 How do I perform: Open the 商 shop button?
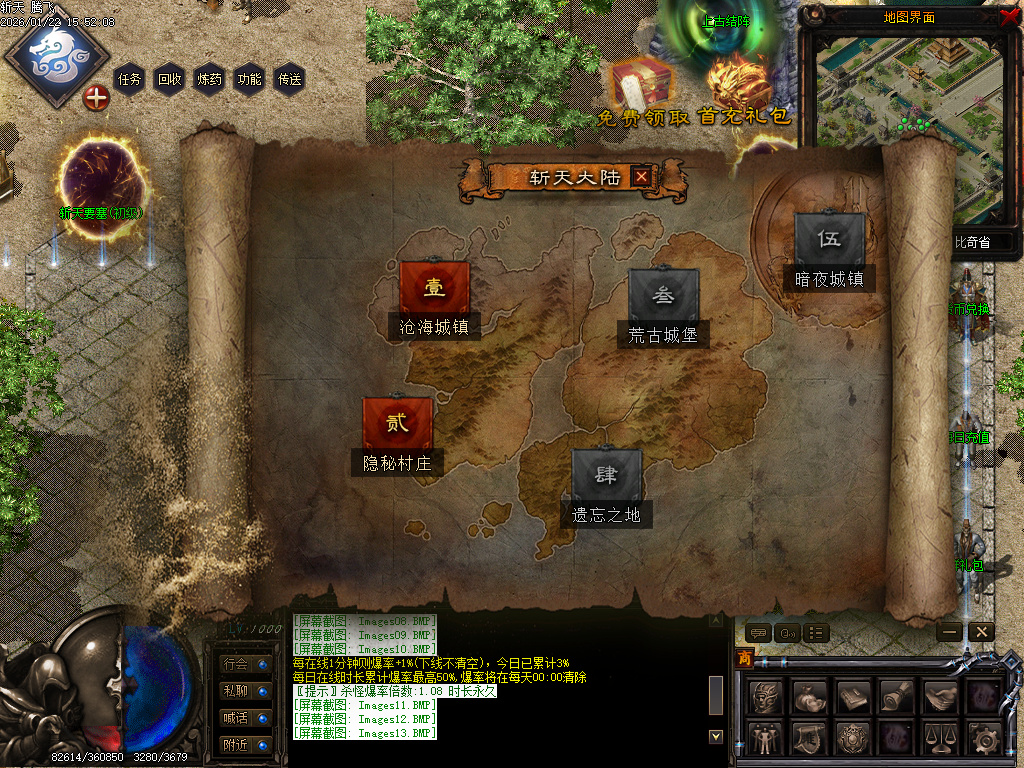pyautogui.click(x=744, y=657)
